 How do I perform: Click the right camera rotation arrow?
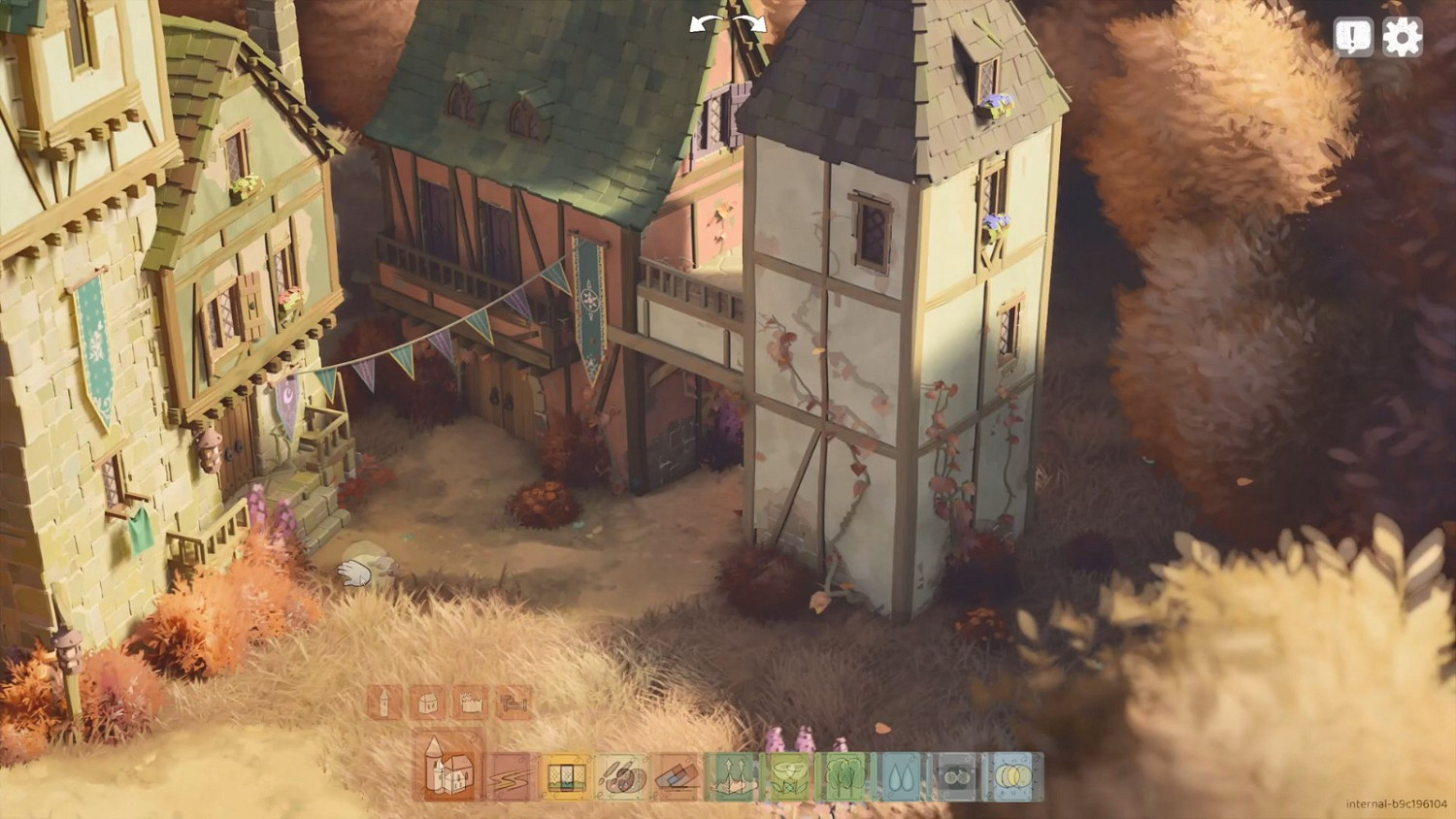pyautogui.click(x=758, y=23)
